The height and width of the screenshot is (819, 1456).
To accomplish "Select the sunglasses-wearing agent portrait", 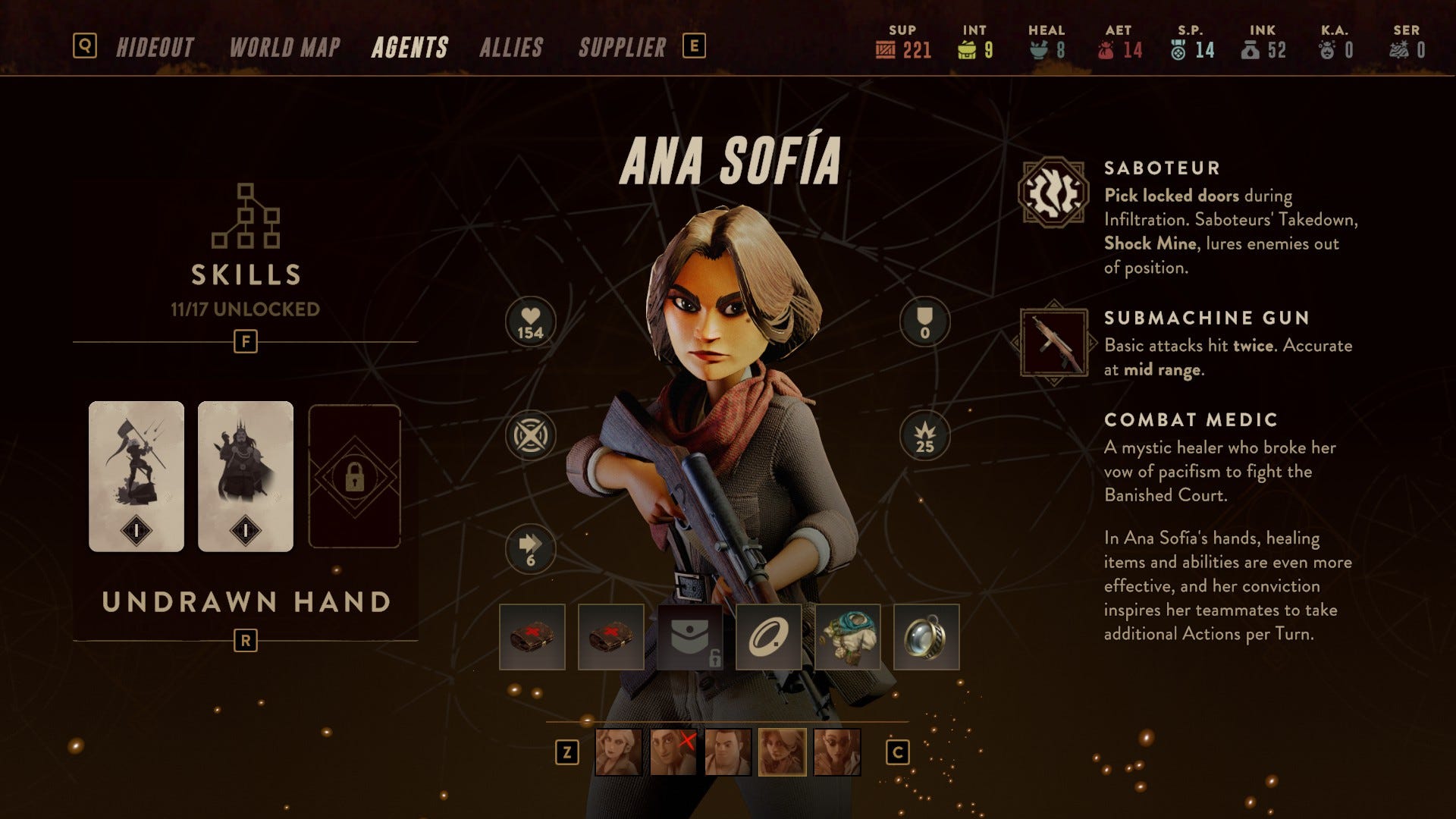I will coord(836,752).
